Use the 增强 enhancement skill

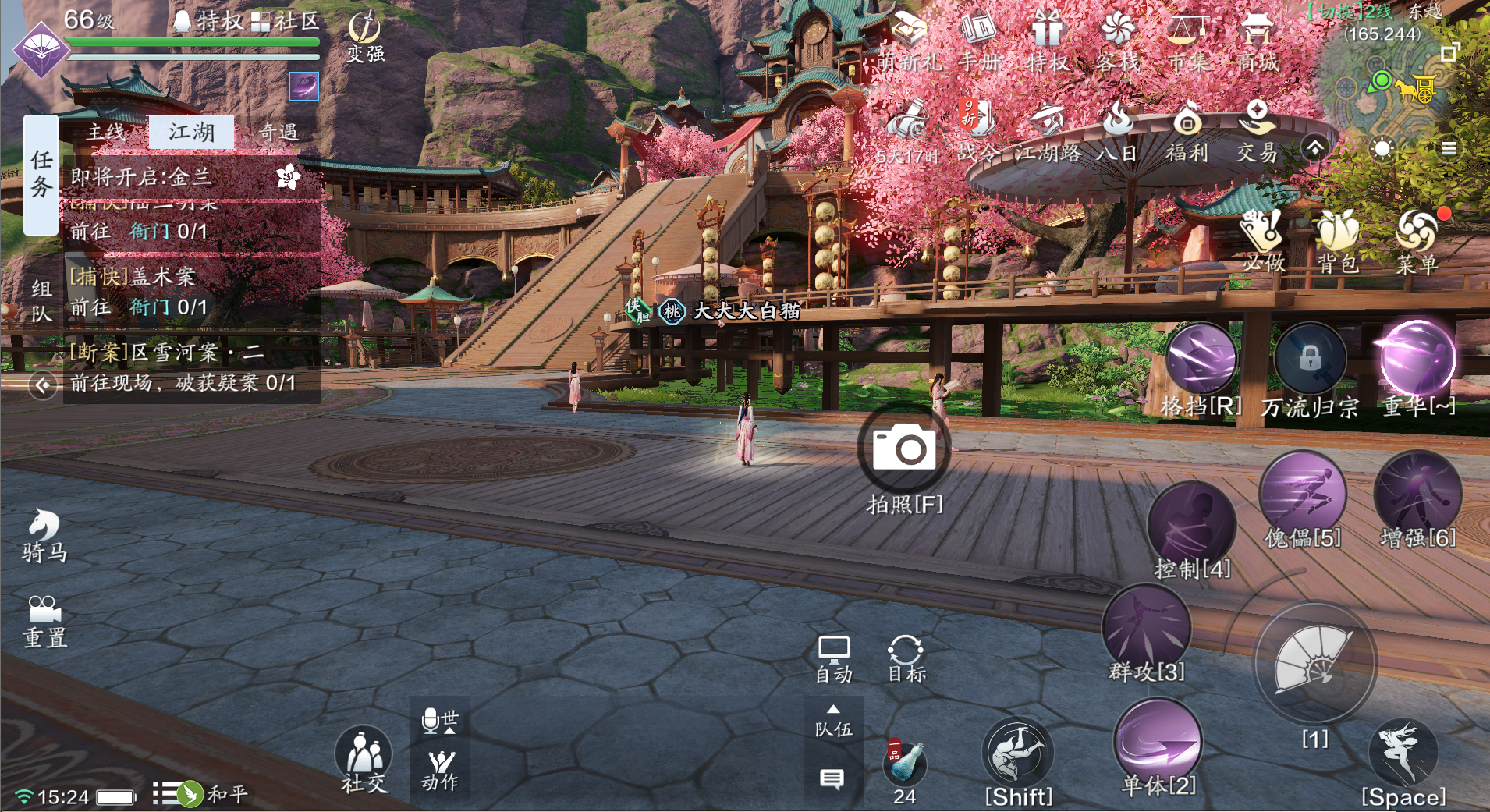click(x=1417, y=494)
